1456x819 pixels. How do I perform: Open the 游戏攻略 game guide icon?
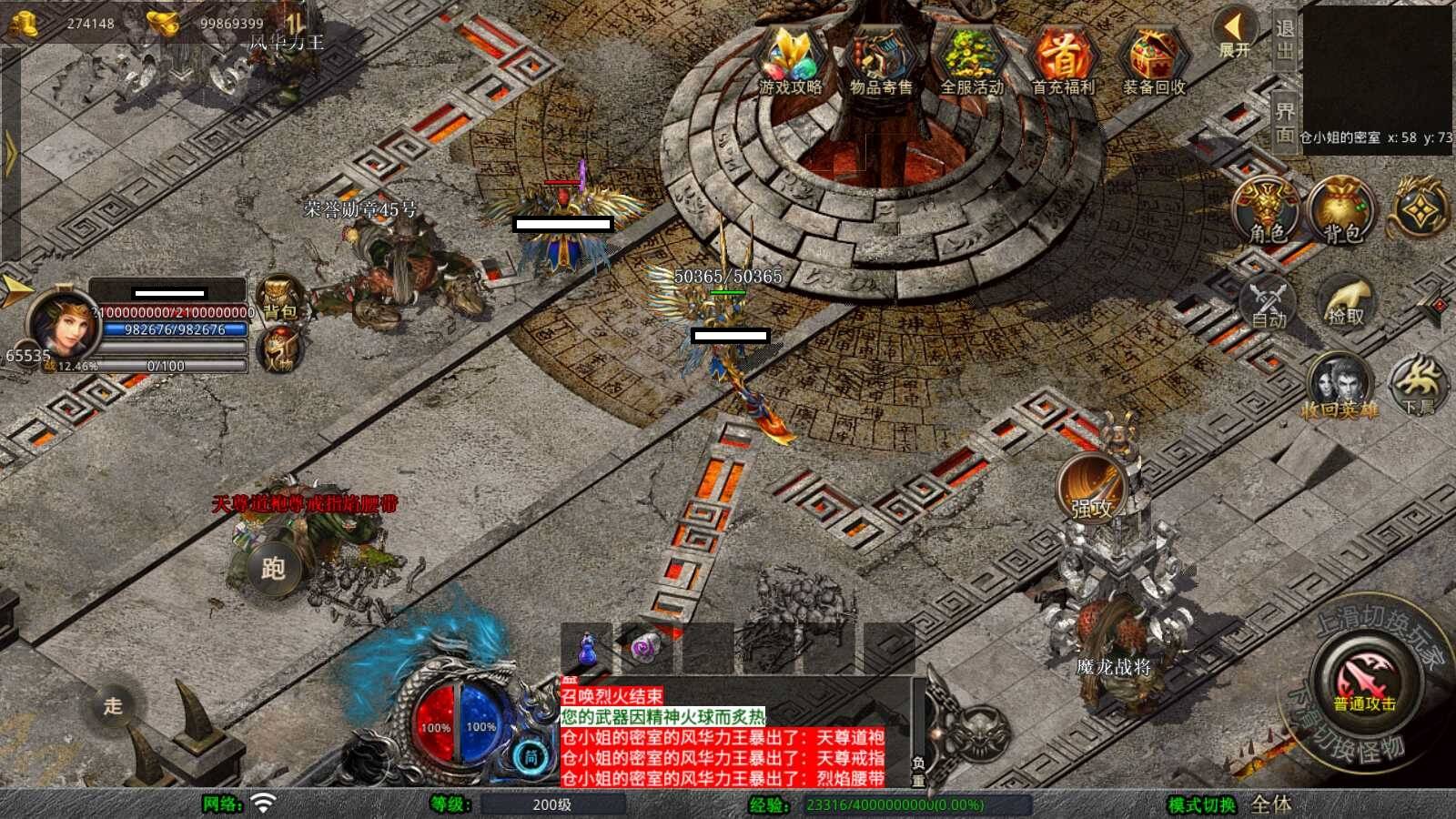[x=790, y=60]
